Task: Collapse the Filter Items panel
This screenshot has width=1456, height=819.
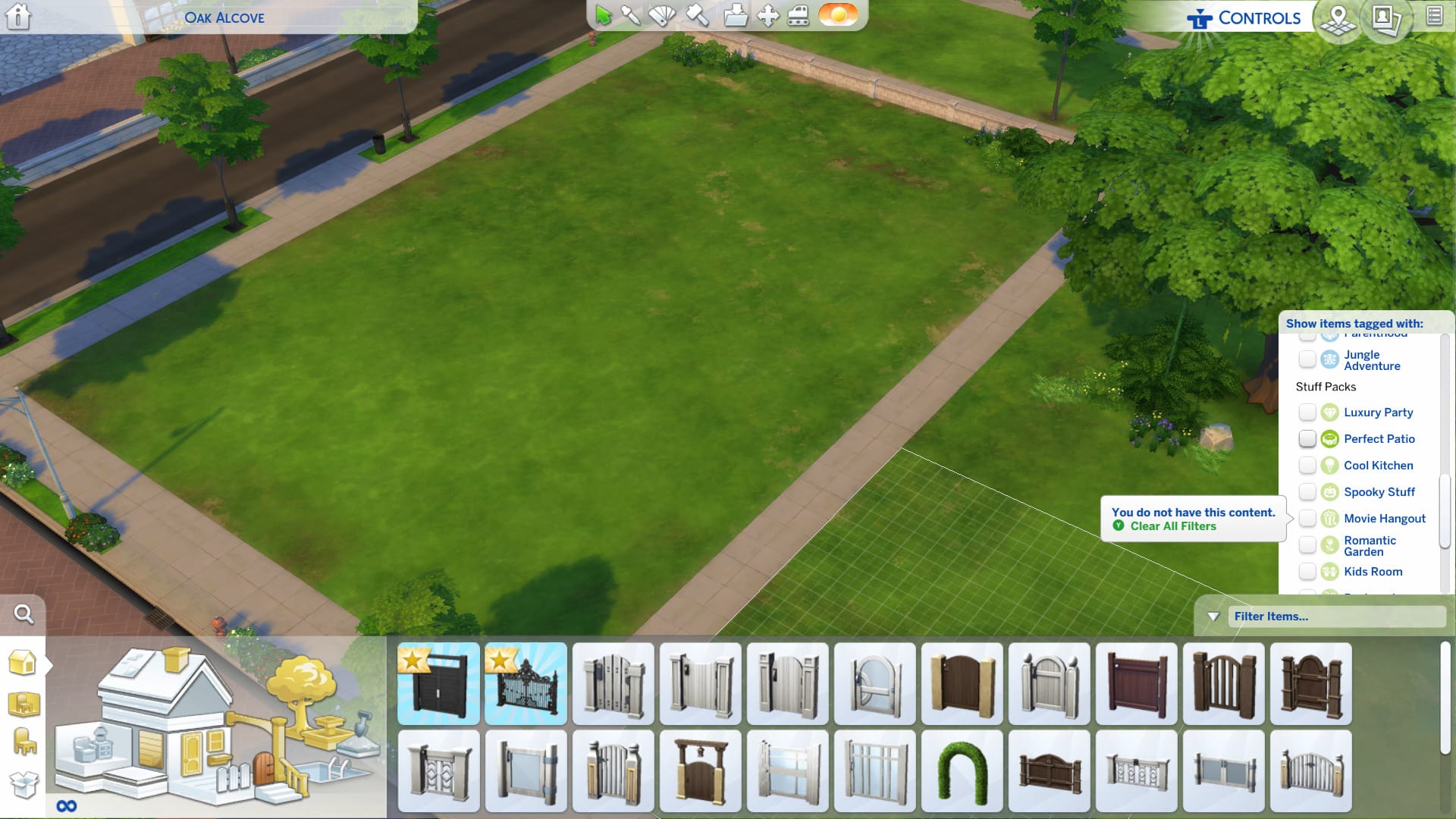Action: coord(1213,617)
